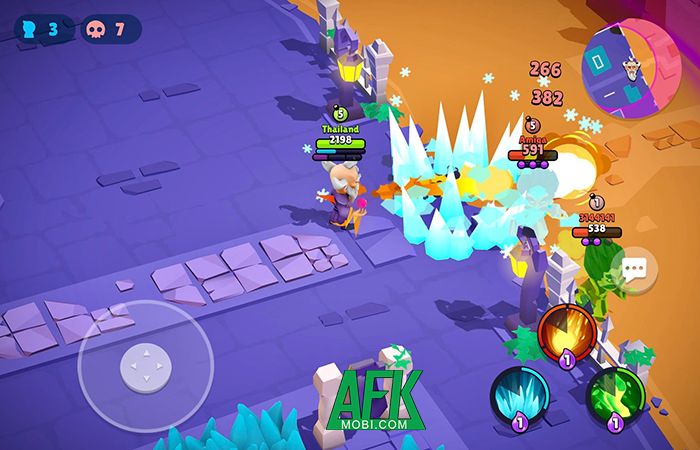Activate the fire blast ability
700x450 pixels.
567,331
